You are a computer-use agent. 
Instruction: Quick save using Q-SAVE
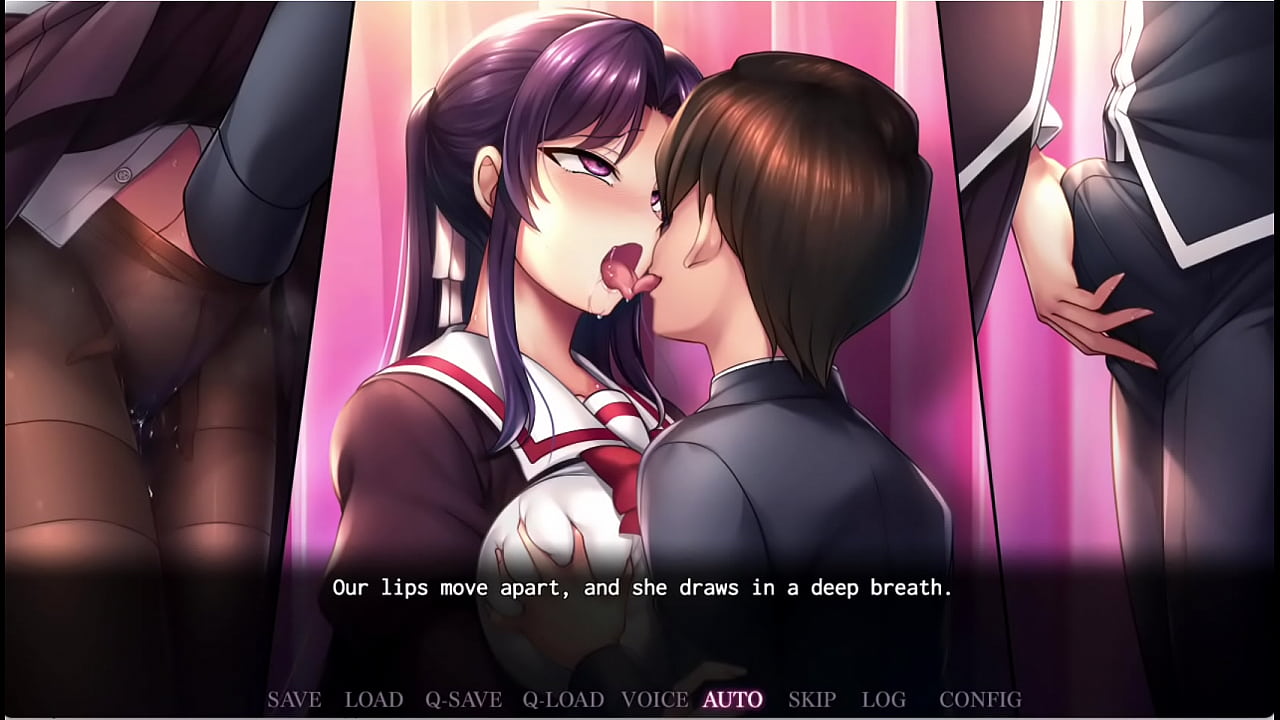pyautogui.click(x=462, y=700)
